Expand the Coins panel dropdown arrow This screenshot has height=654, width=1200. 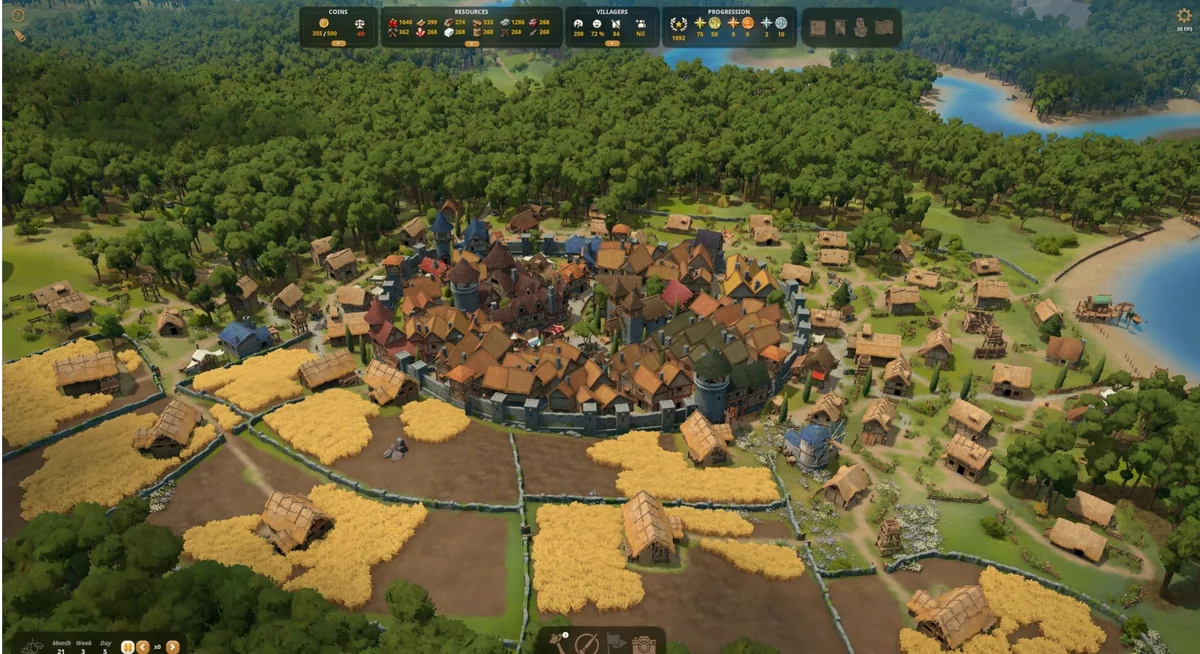tap(337, 43)
